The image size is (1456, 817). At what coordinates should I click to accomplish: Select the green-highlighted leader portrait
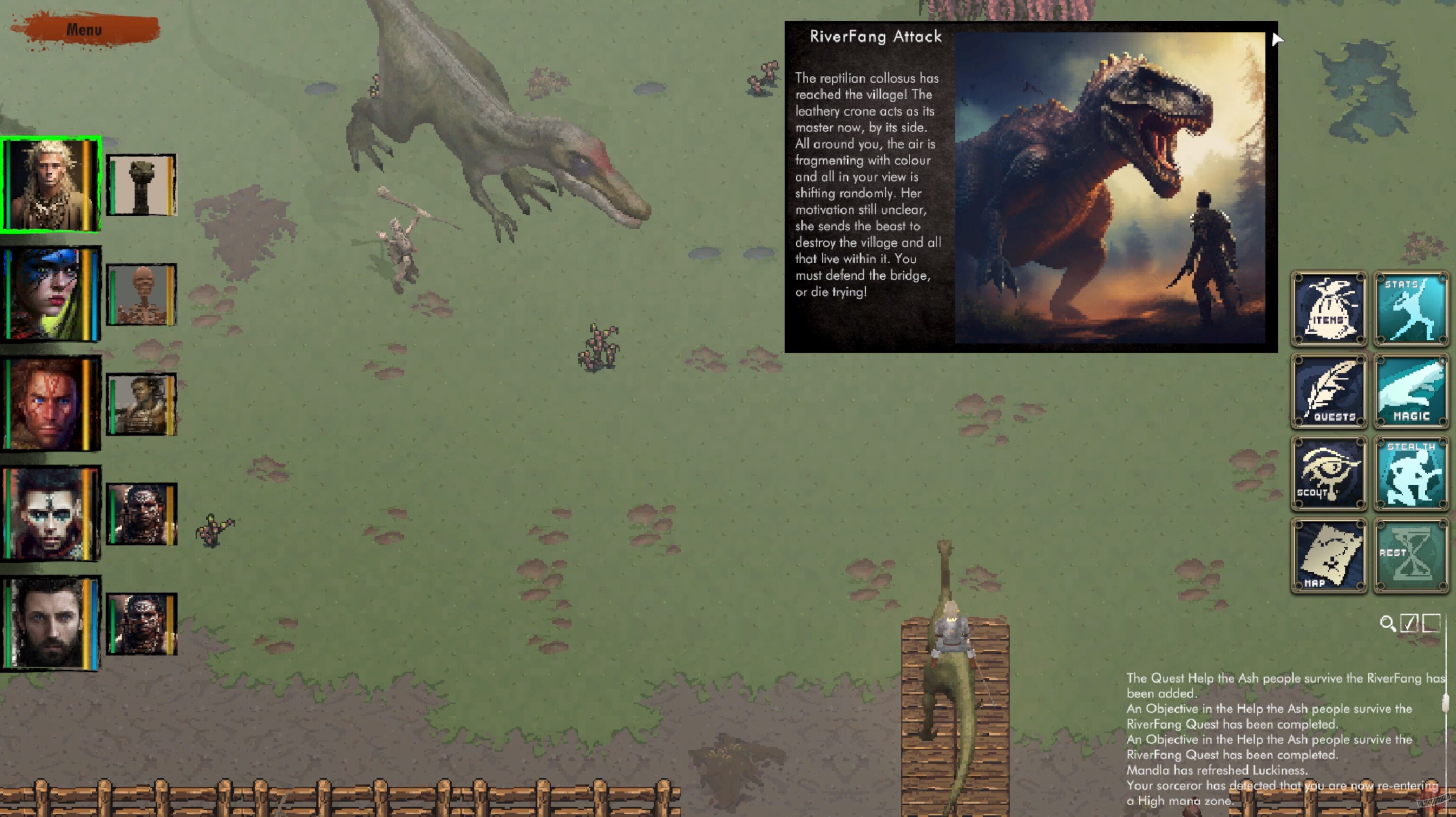coord(52,185)
